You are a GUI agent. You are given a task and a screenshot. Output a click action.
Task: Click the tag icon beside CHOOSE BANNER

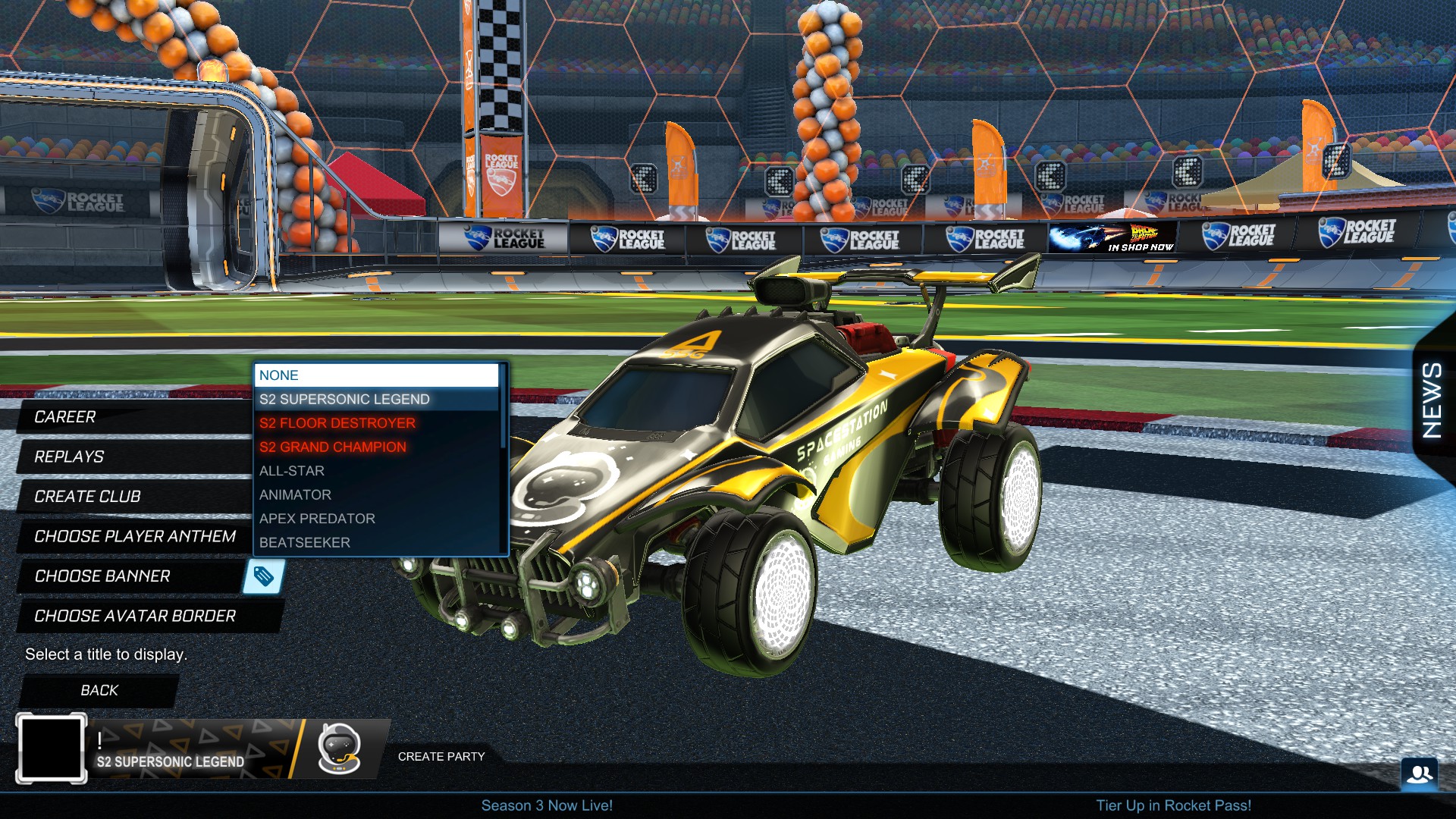[x=267, y=576]
